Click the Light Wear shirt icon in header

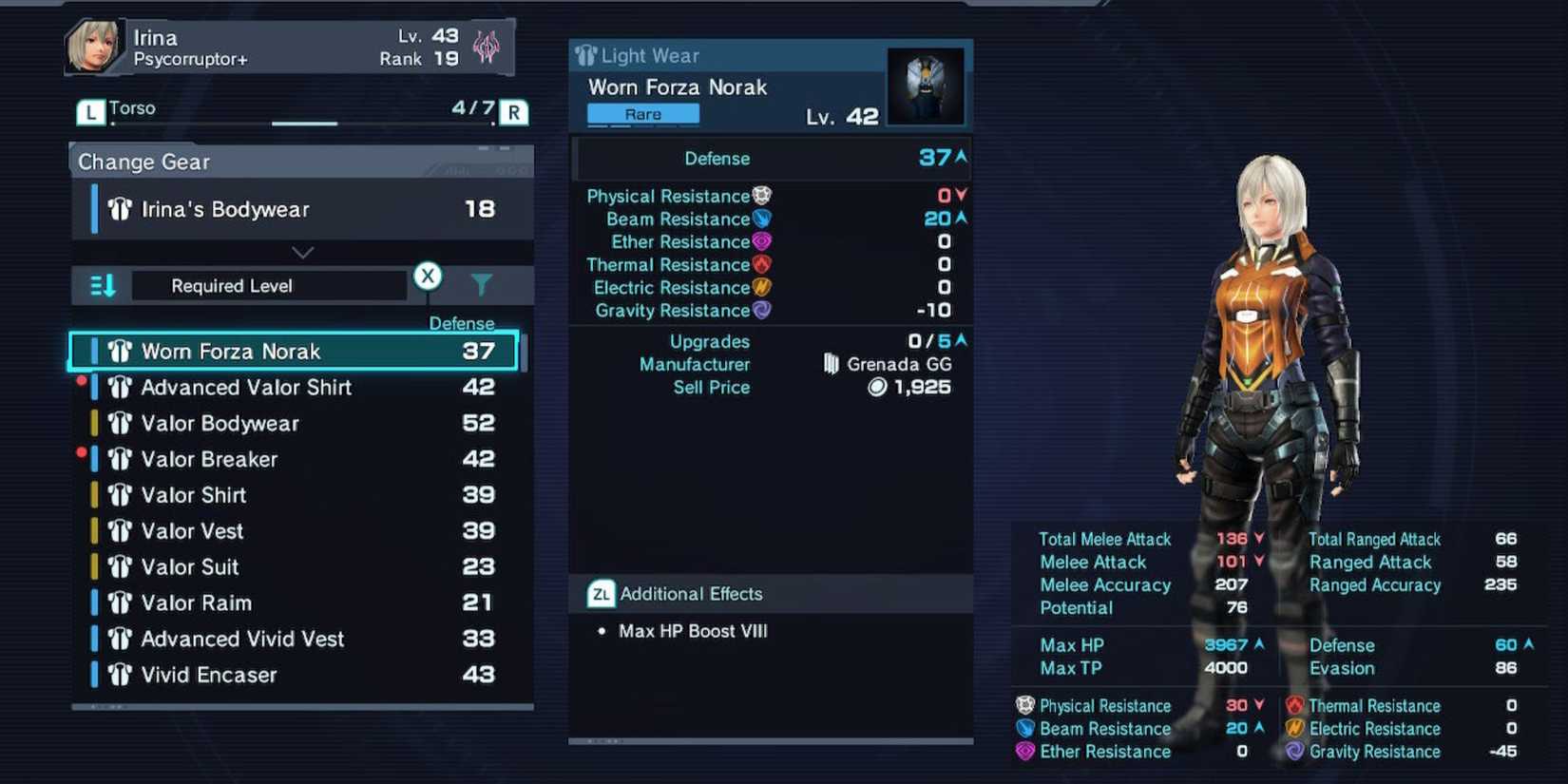point(584,55)
